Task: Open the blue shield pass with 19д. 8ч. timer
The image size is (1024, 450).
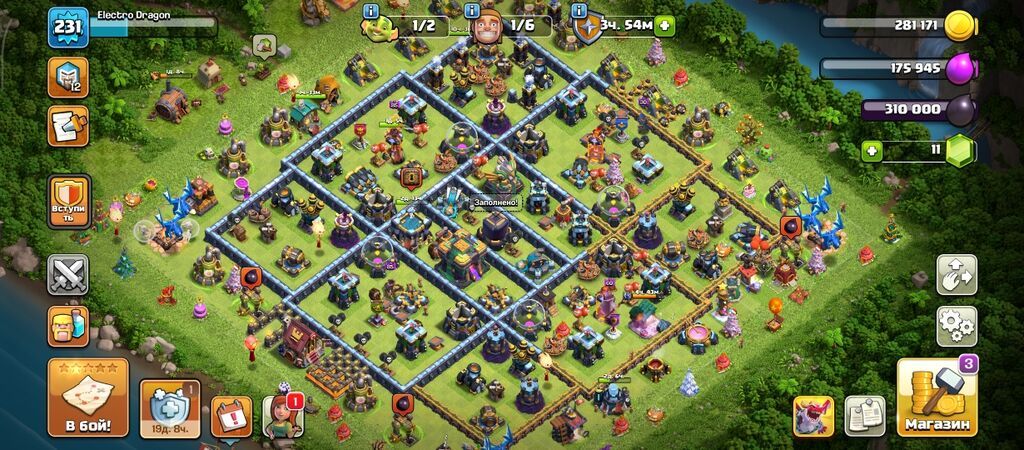Action: tap(170, 408)
